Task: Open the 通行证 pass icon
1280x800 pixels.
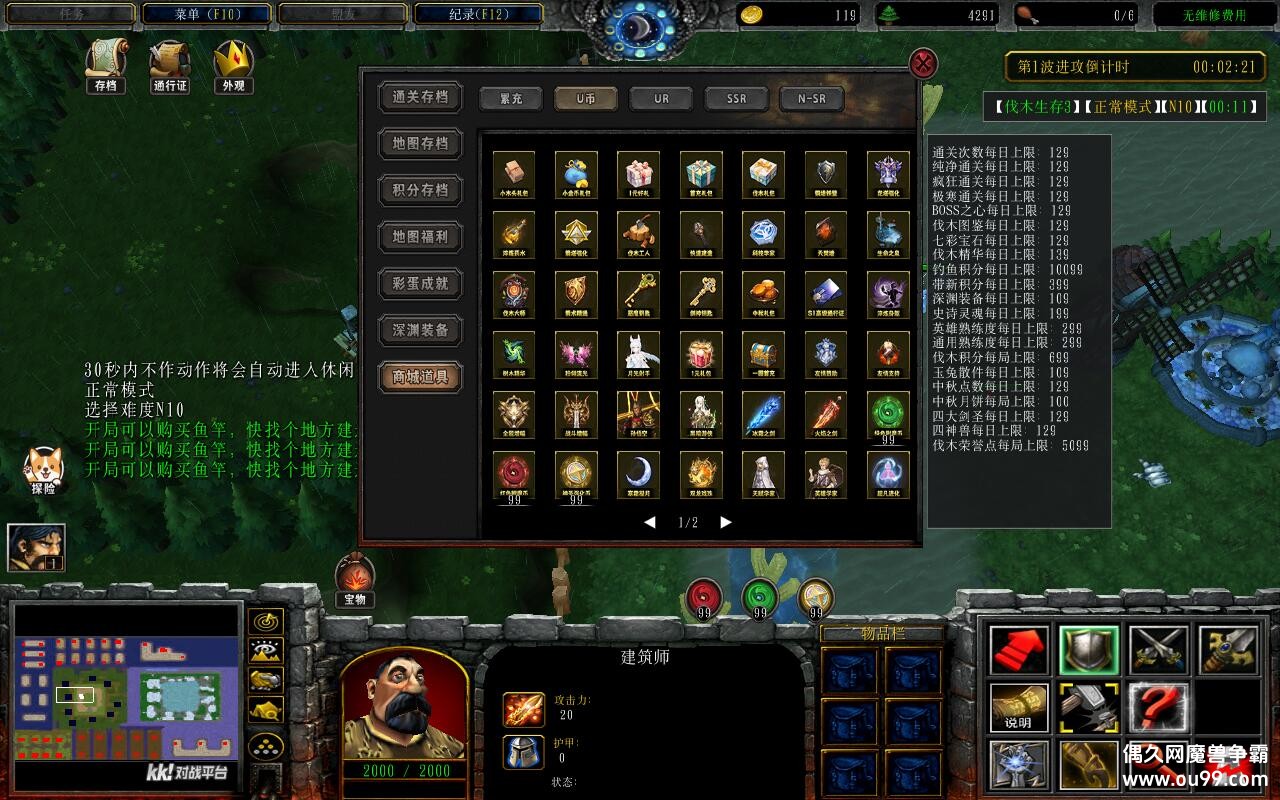Action: (169, 65)
